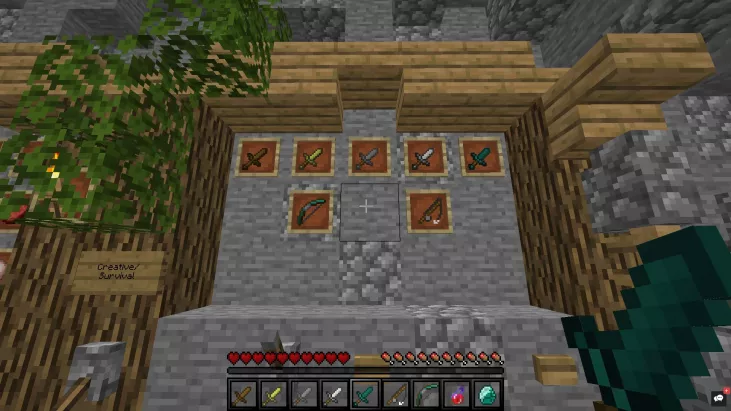Select the iron sword hotbar slot

[335, 395]
